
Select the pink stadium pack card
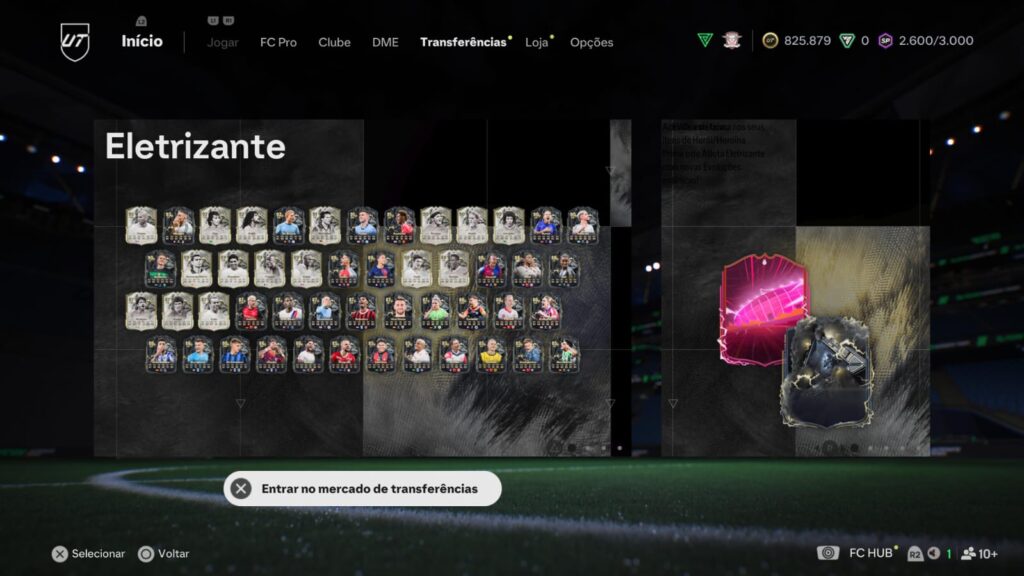(x=762, y=306)
